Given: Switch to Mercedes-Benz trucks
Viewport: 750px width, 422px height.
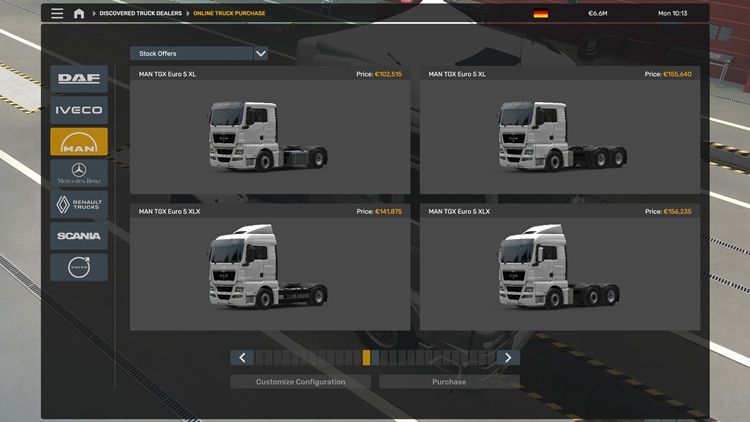Looking at the screenshot, I should point(79,174).
